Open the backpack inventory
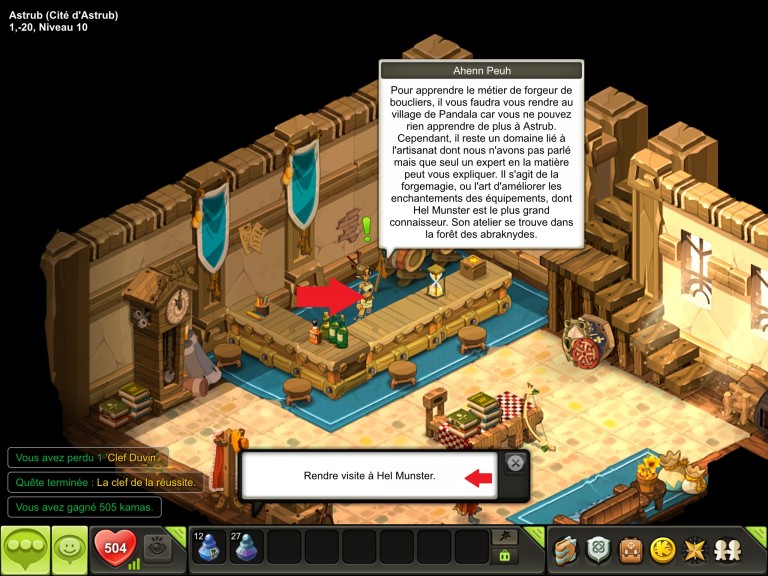 coord(630,549)
